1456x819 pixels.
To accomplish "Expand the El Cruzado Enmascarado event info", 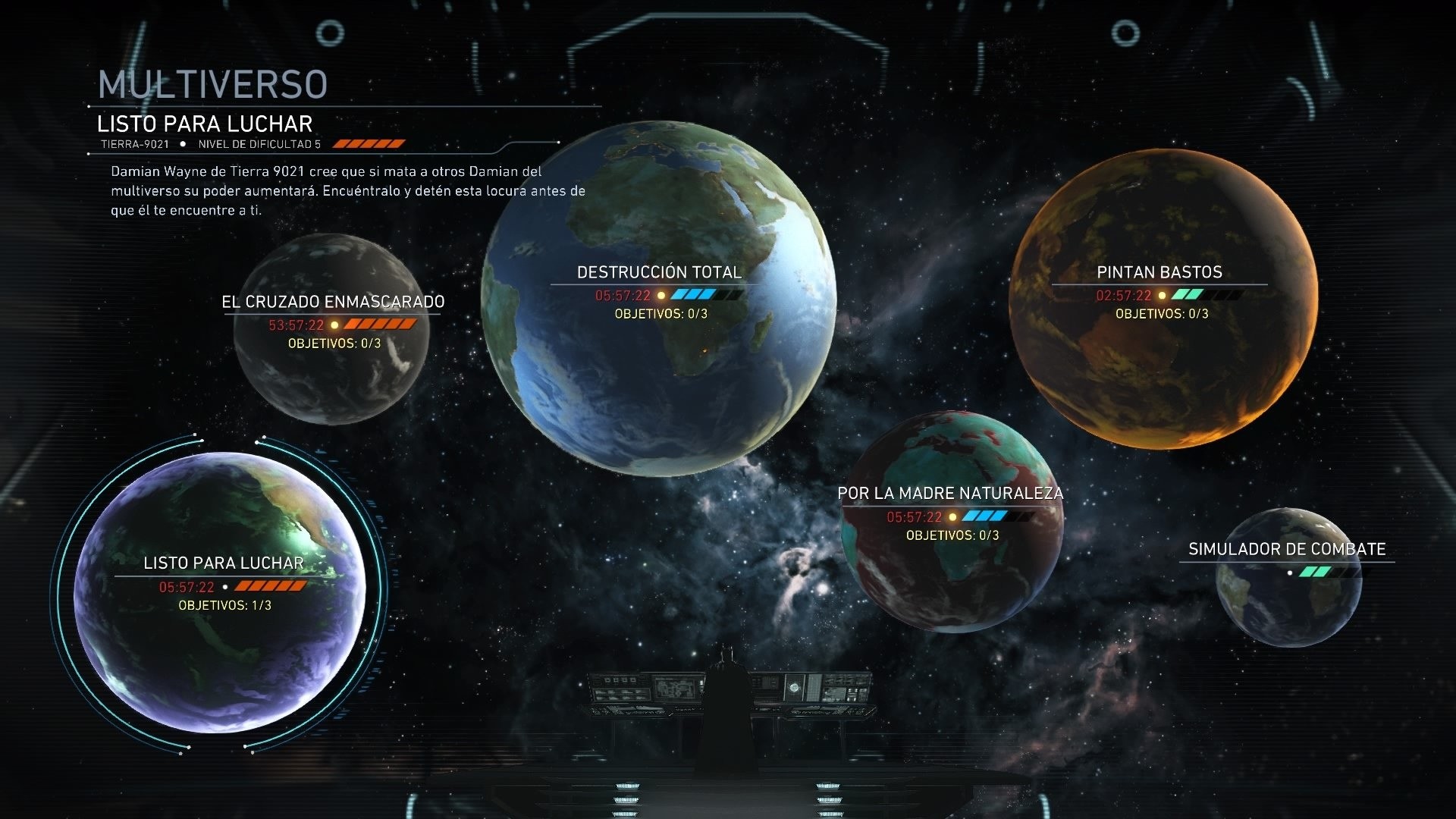I will pyautogui.click(x=332, y=301).
